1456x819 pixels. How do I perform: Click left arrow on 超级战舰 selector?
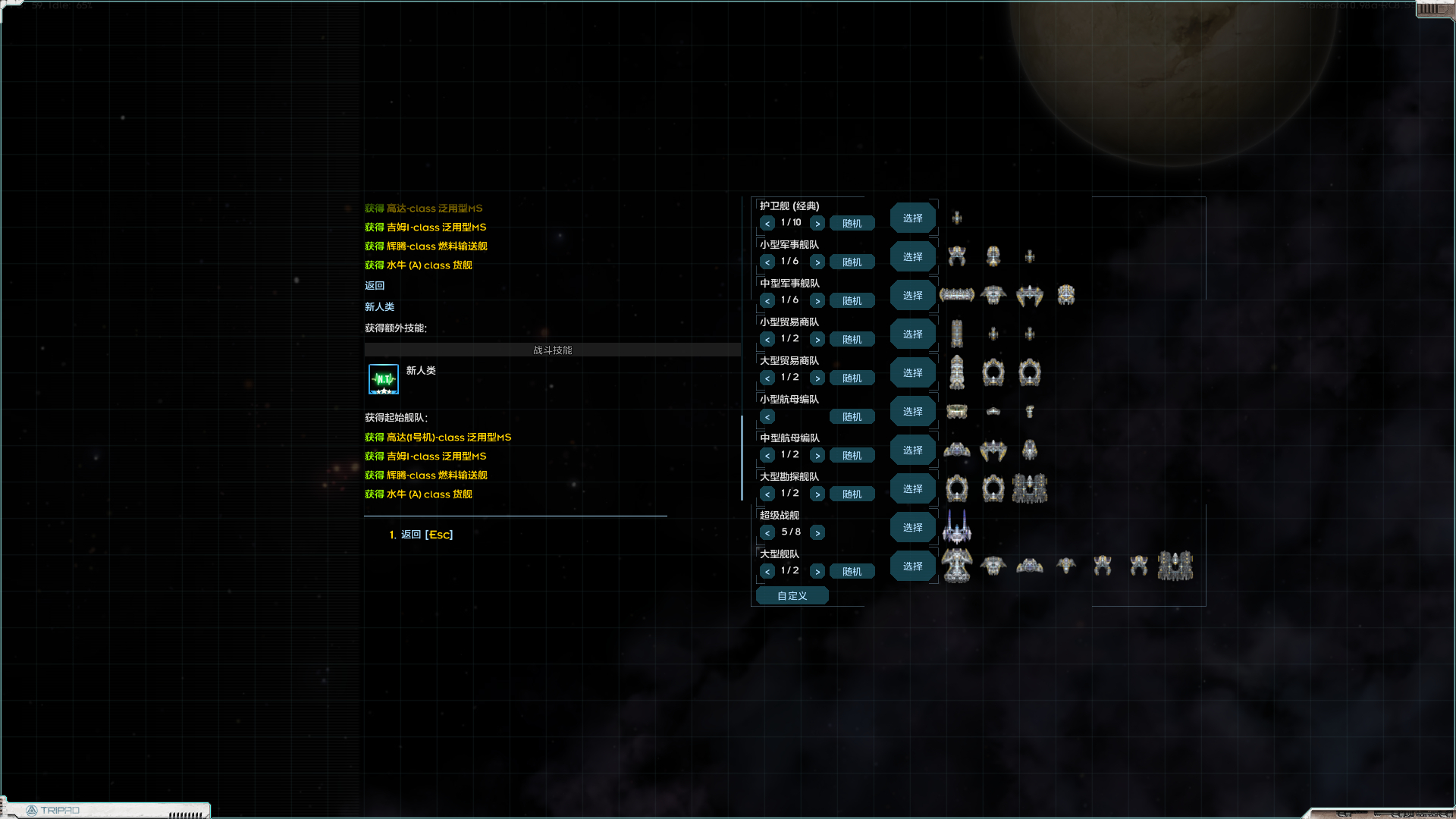pyautogui.click(x=767, y=532)
